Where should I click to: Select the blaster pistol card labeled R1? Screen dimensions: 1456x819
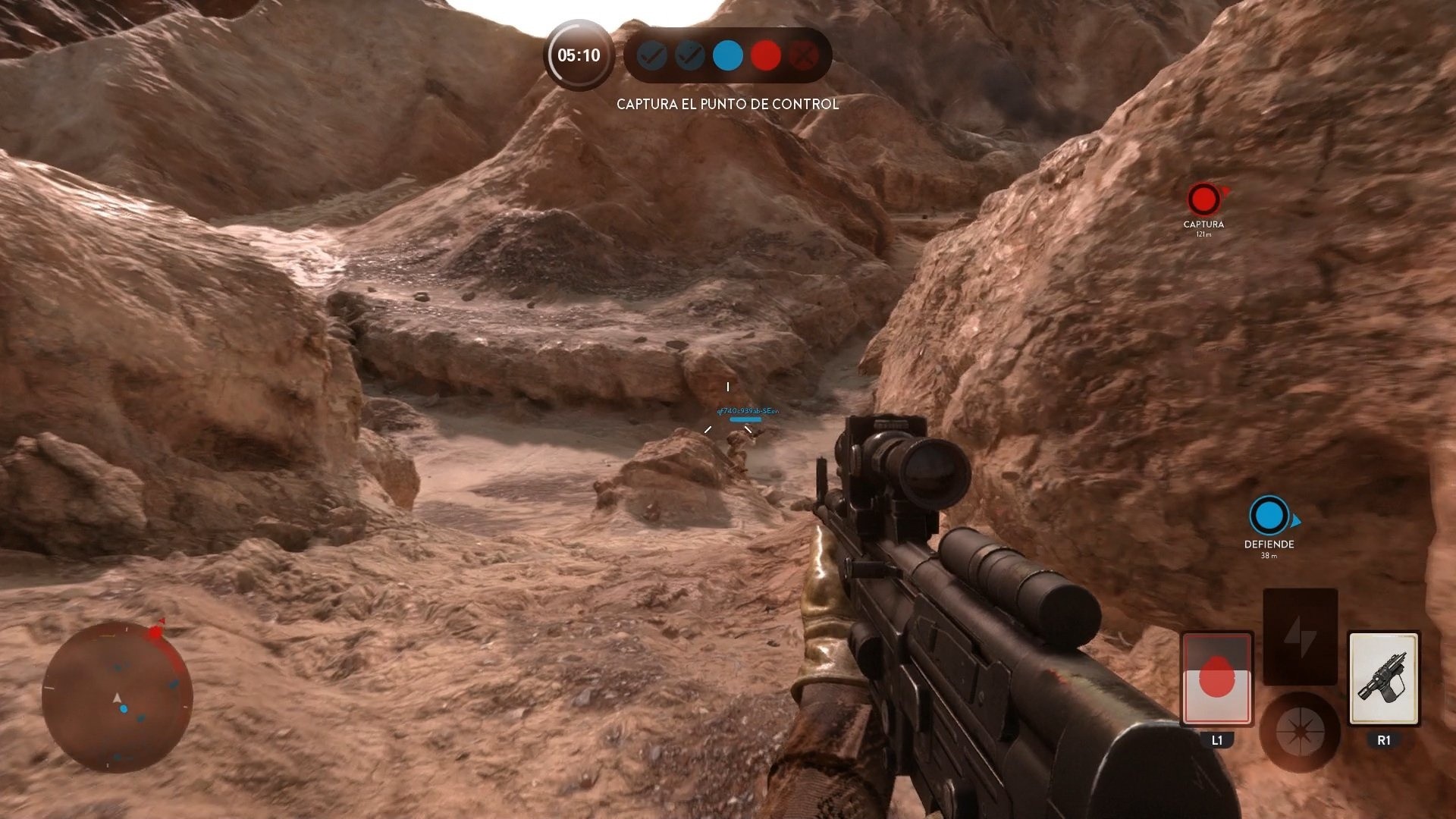(x=1385, y=679)
